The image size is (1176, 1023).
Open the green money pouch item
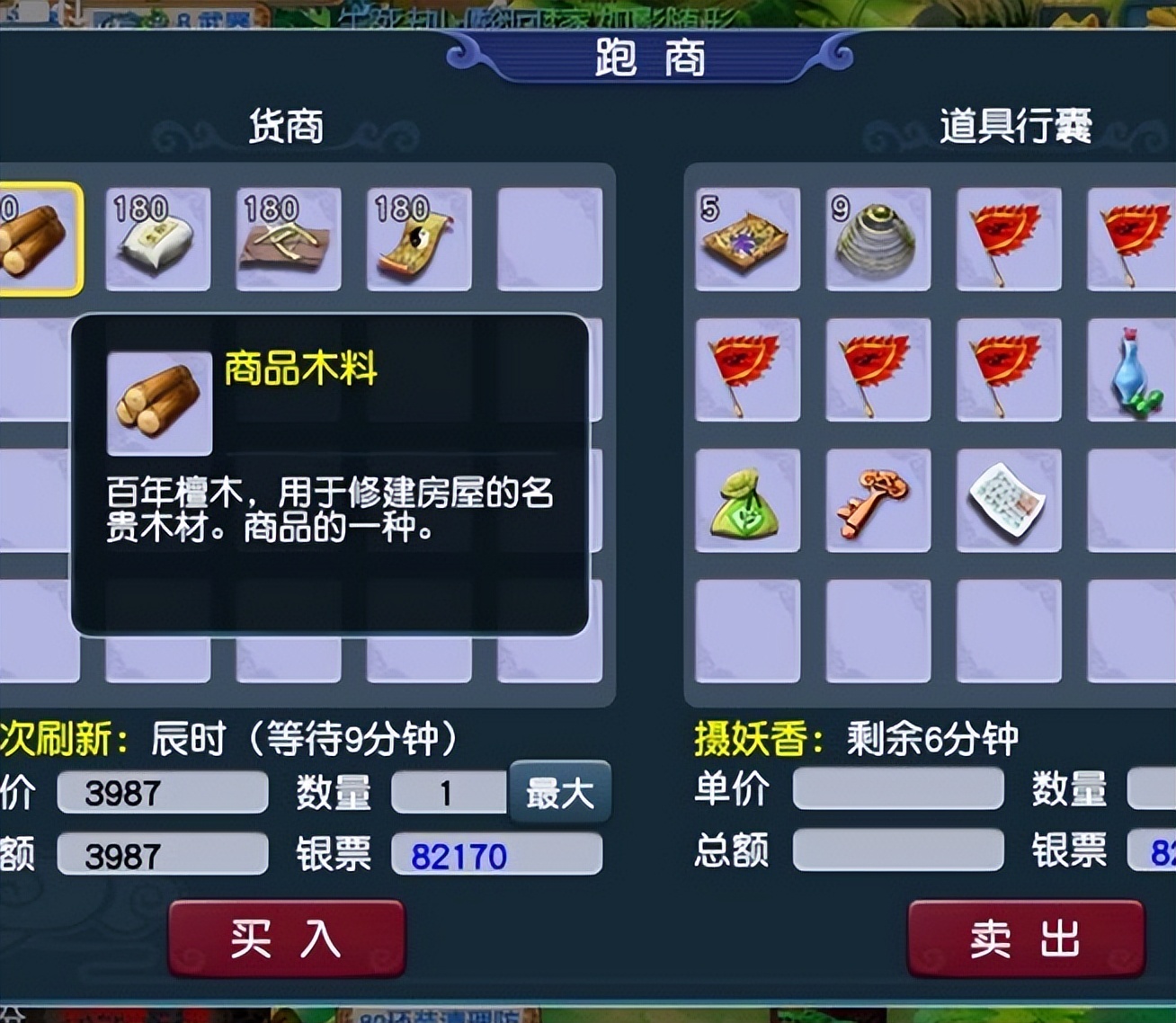coord(747,501)
